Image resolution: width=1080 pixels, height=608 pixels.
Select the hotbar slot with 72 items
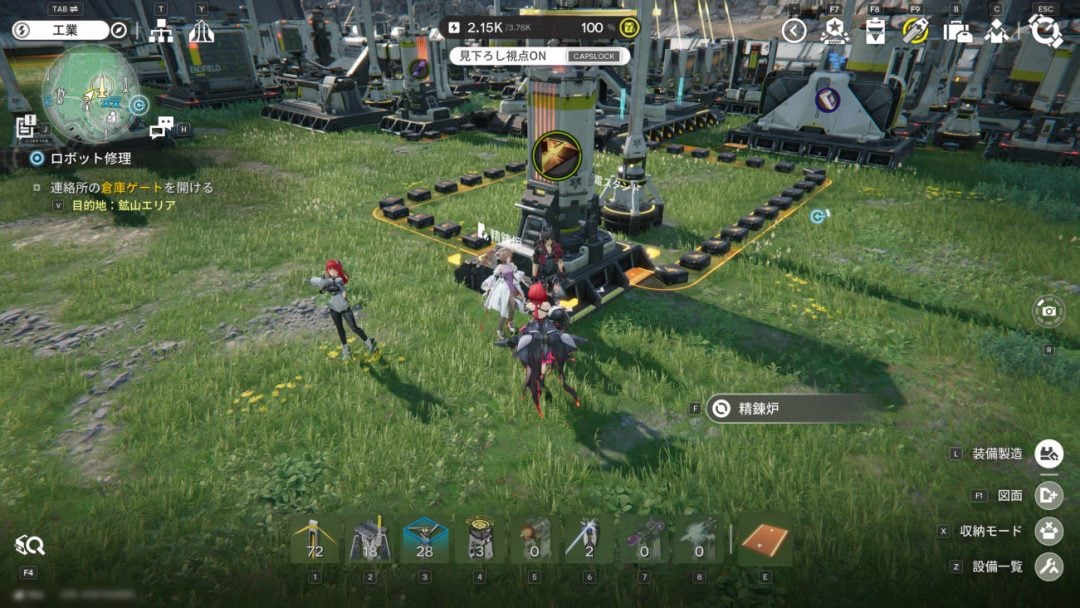pos(315,541)
